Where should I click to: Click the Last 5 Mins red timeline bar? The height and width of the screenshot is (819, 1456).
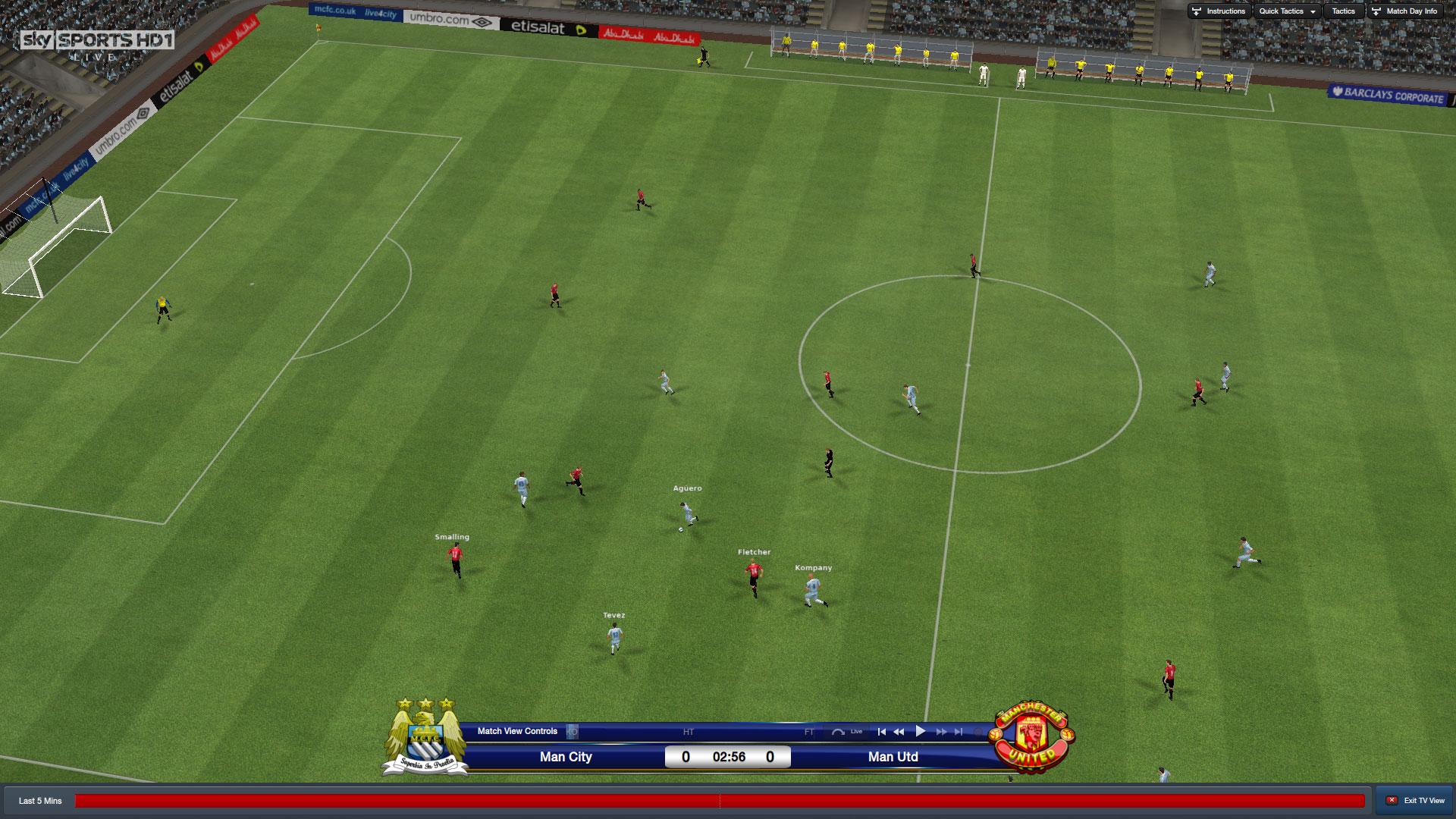point(719,801)
